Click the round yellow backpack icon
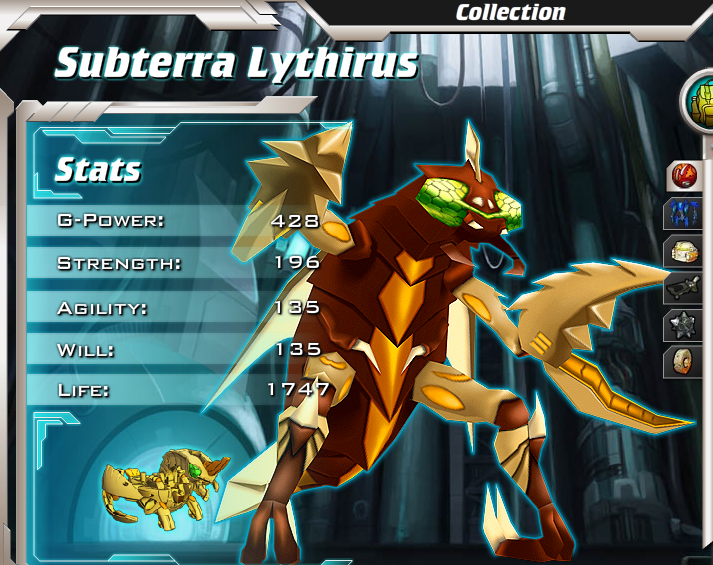Image resolution: width=713 pixels, height=565 pixels. 699,101
